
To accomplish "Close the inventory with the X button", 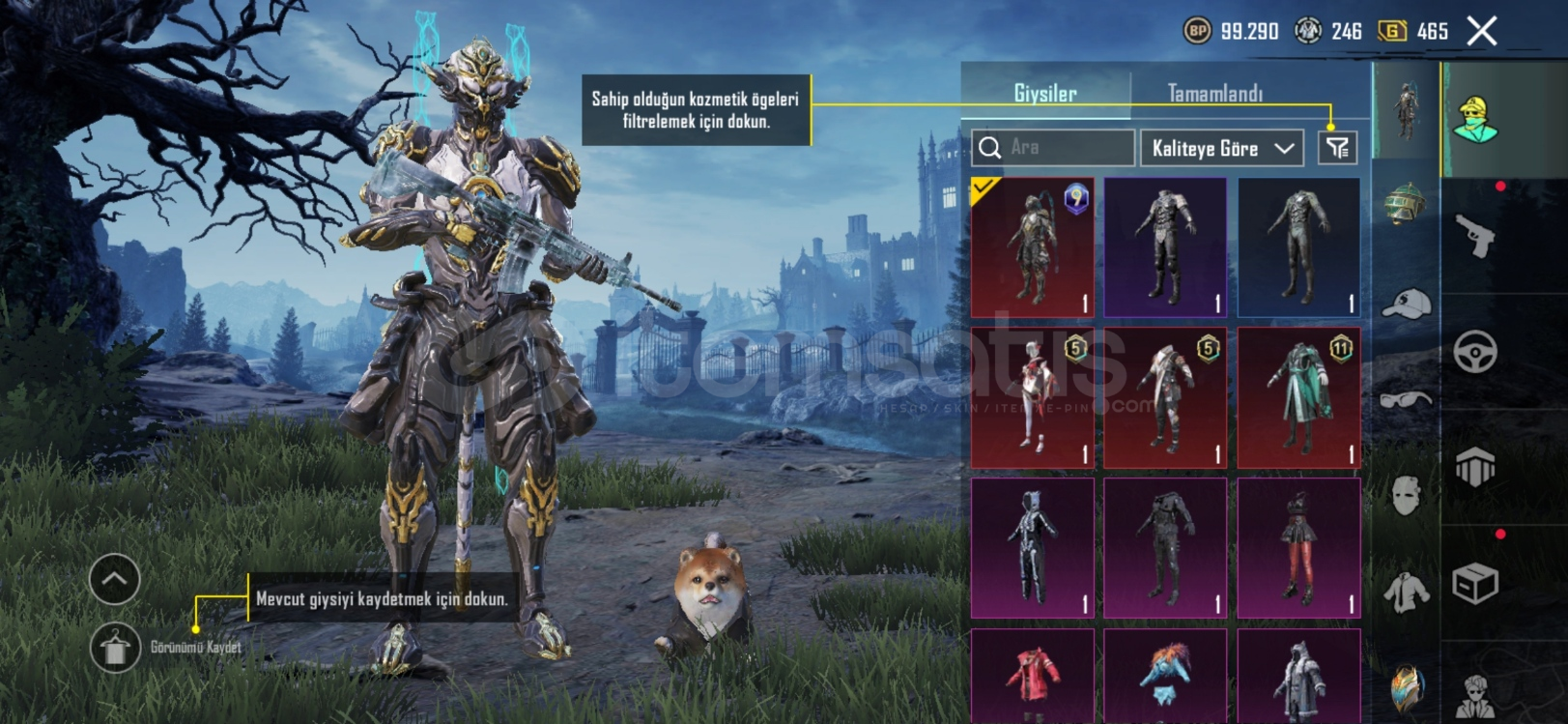I will coord(1481,31).
